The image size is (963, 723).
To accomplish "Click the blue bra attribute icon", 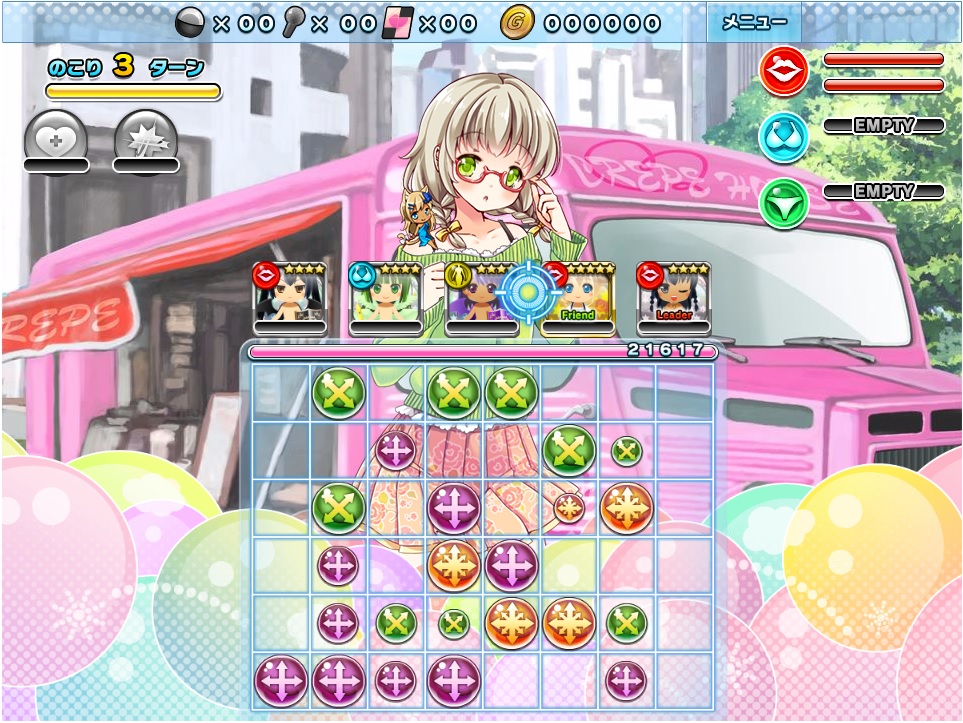I will 784,137.
